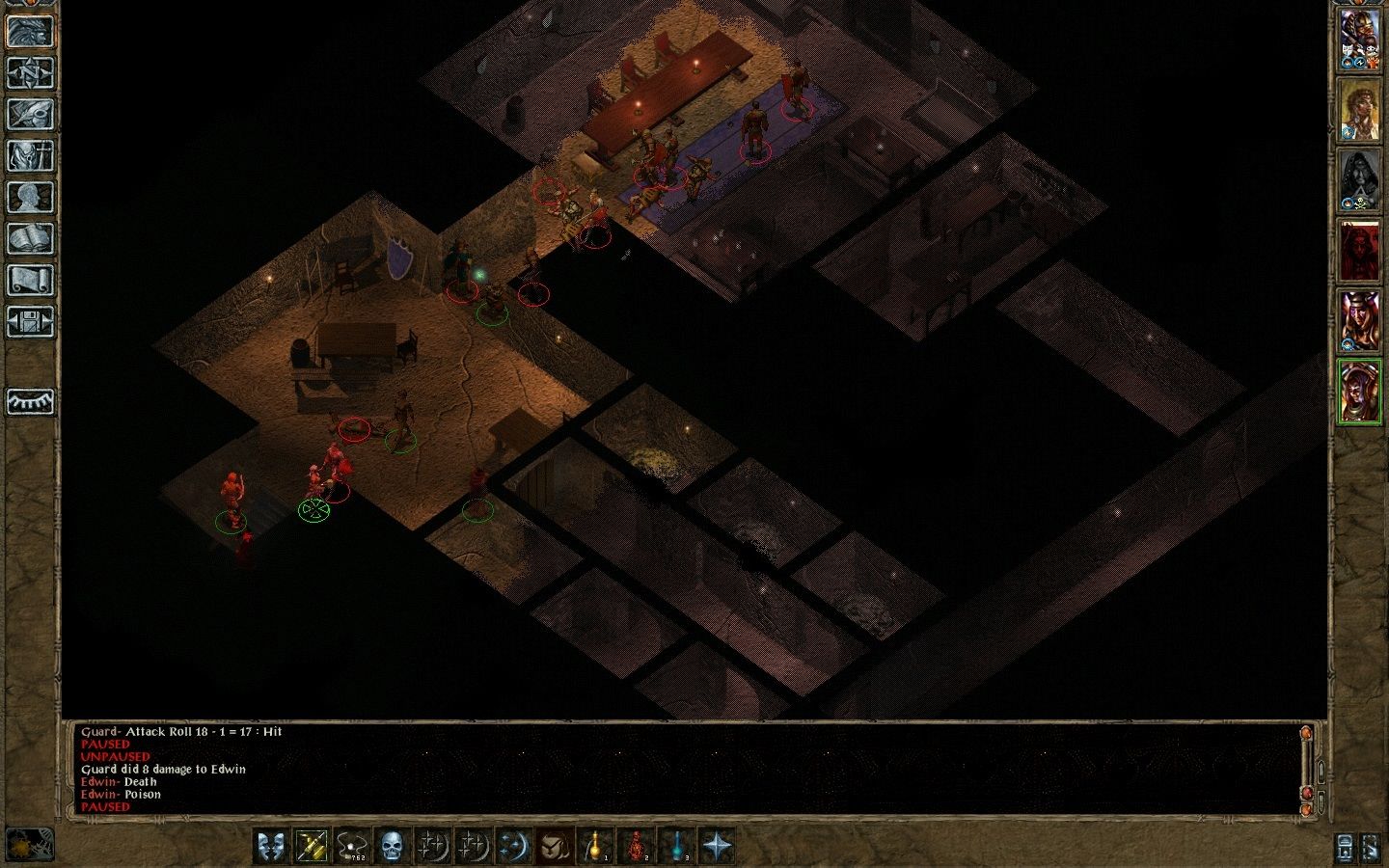Show the character record silhouette button

pos(30,197)
